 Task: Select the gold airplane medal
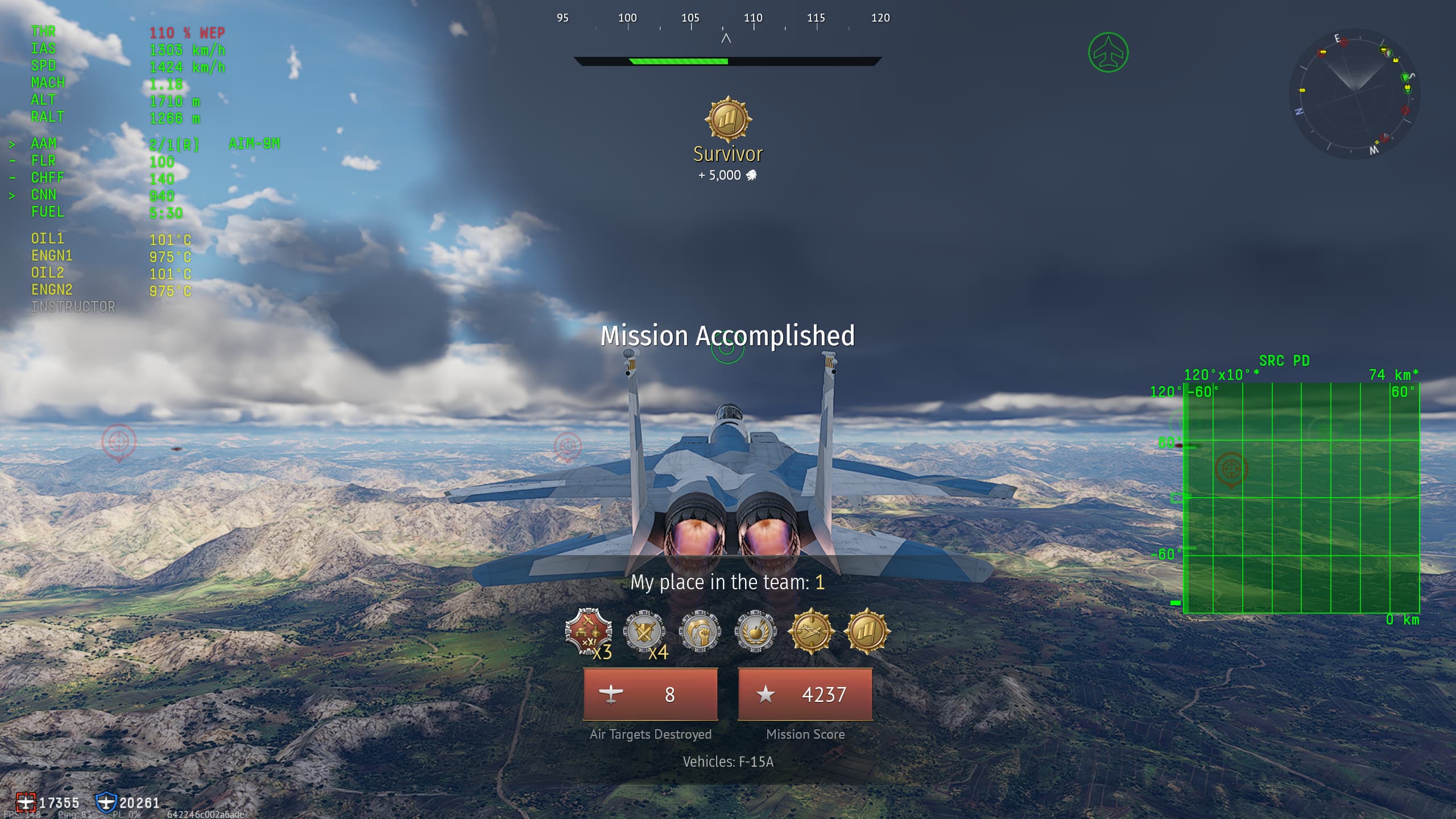811,631
